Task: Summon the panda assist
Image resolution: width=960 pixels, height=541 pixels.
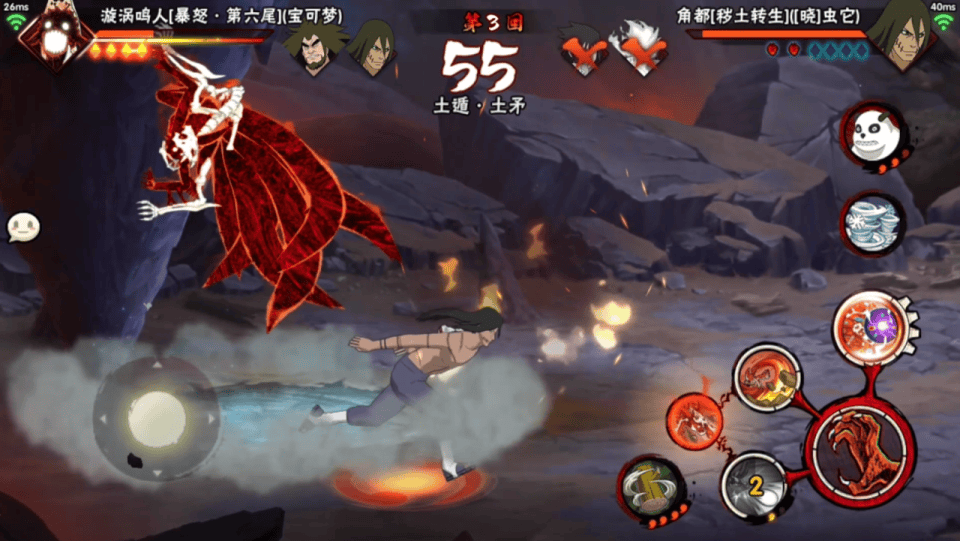Action: click(x=871, y=134)
